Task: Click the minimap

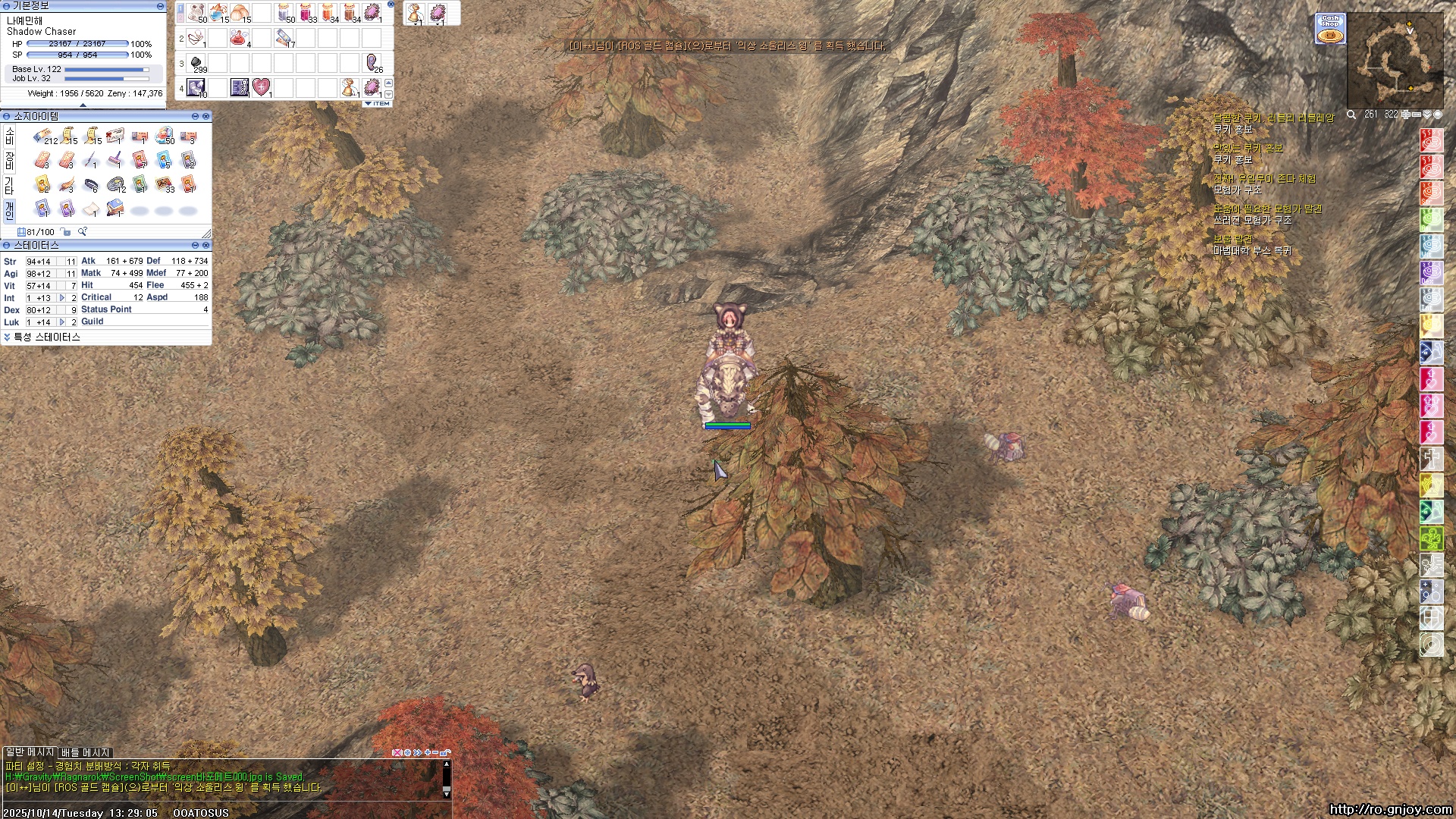Action: (1395, 61)
